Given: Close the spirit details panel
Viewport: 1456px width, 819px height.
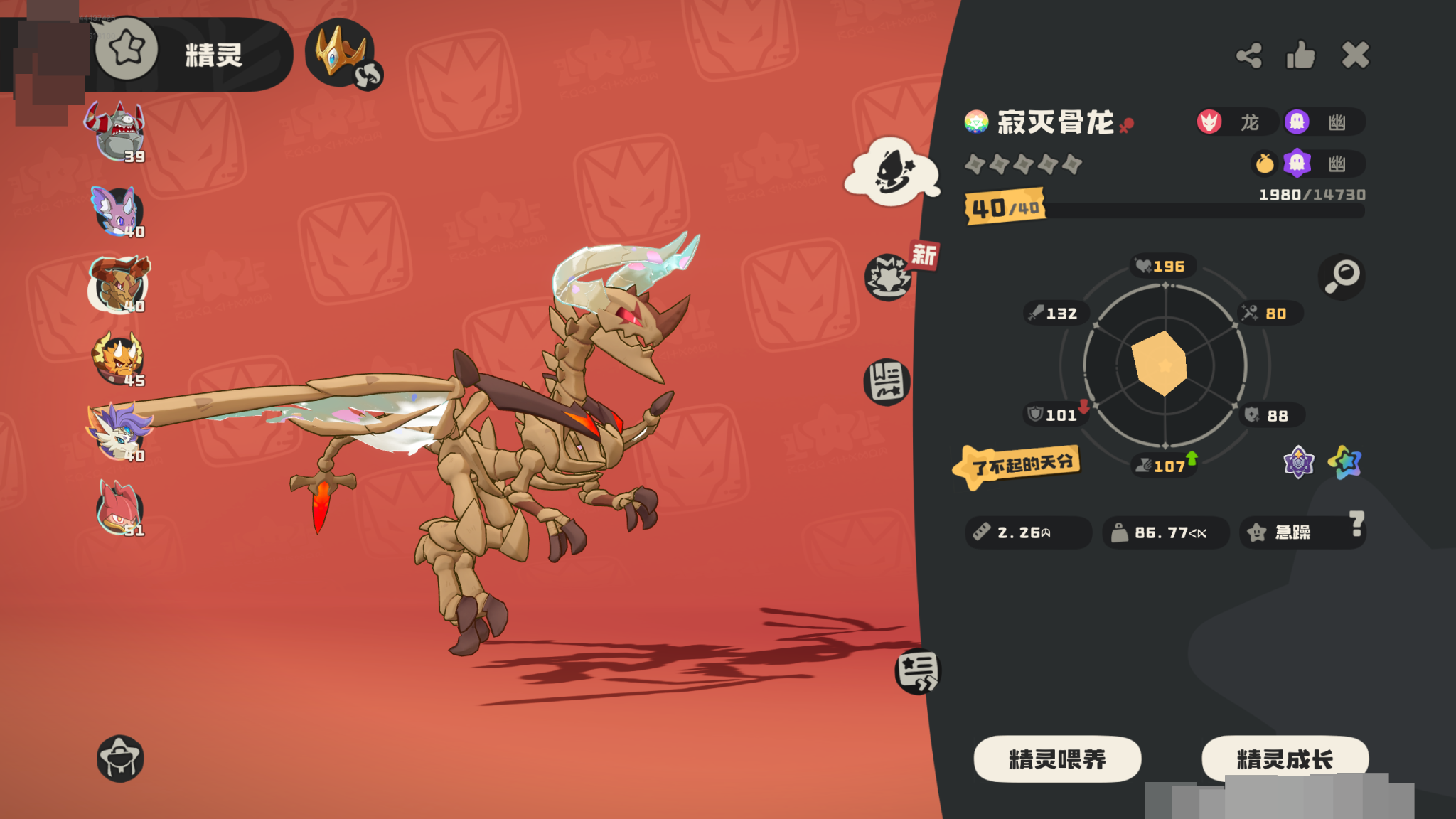Looking at the screenshot, I should [x=1355, y=55].
